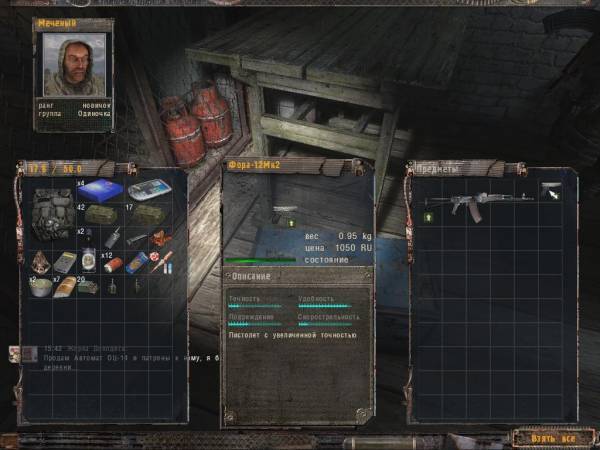Select the metal bowl item stack
This screenshot has height=450, width=600.
tap(40, 285)
